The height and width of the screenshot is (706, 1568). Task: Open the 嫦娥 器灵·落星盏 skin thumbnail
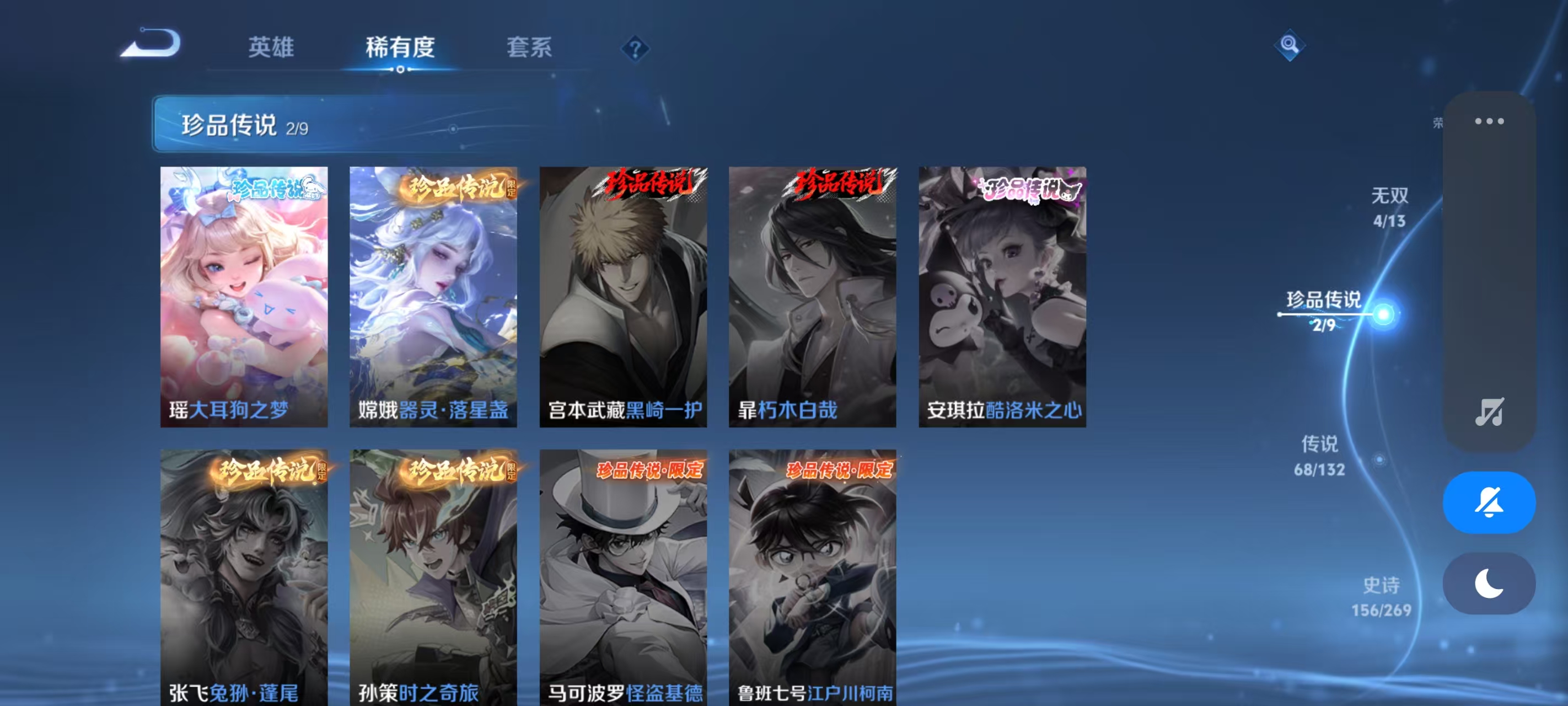(x=434, y=297)
